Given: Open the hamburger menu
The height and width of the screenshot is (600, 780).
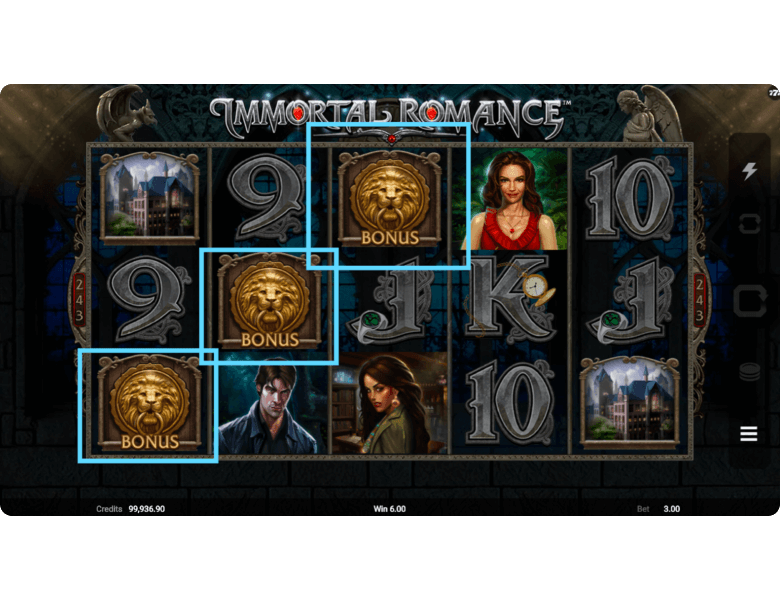Looking at the screenshot, I should pyautogui.click(x=749, y=434).
